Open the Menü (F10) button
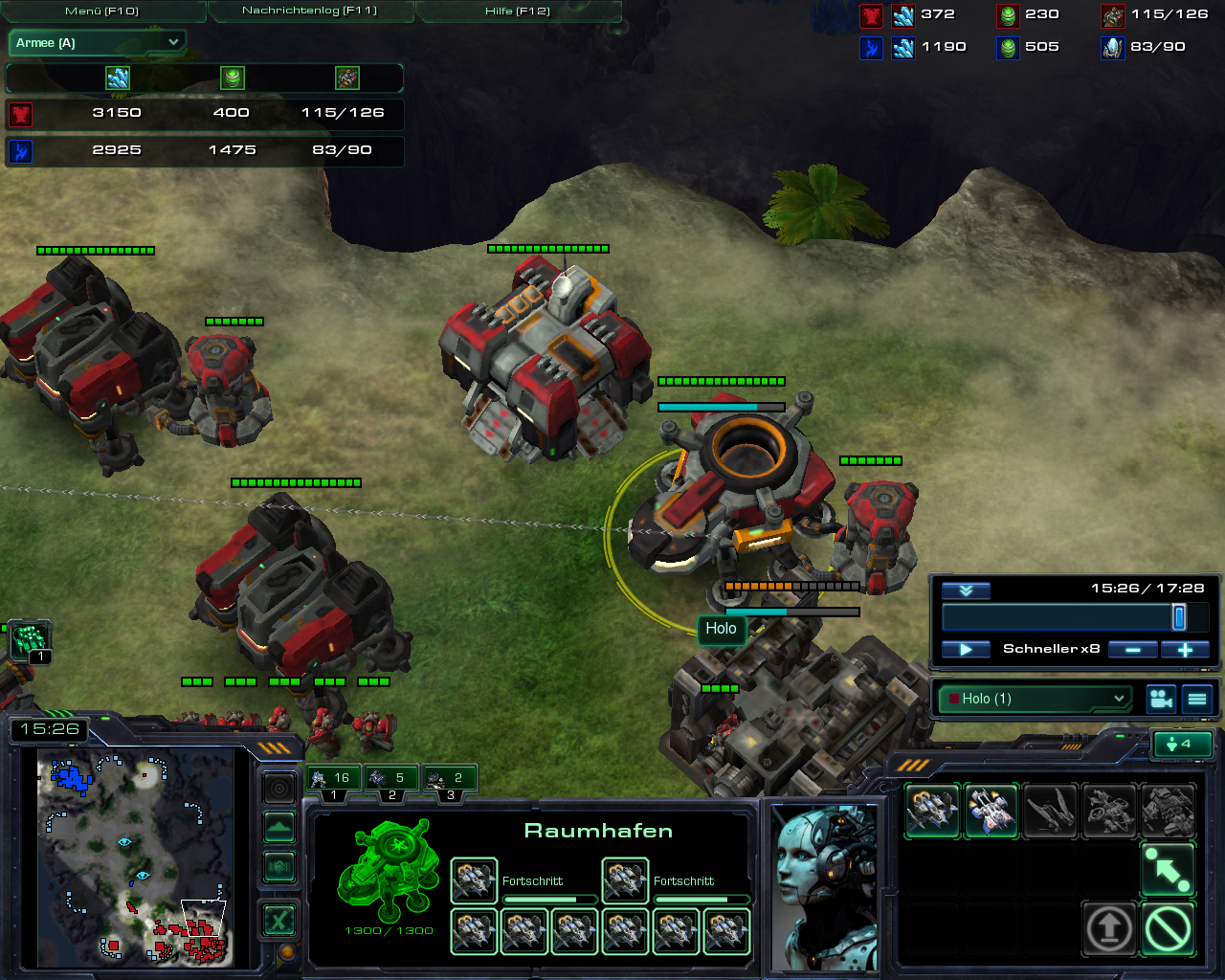This screenshot has height=980, width=1225. coord(102,11)
